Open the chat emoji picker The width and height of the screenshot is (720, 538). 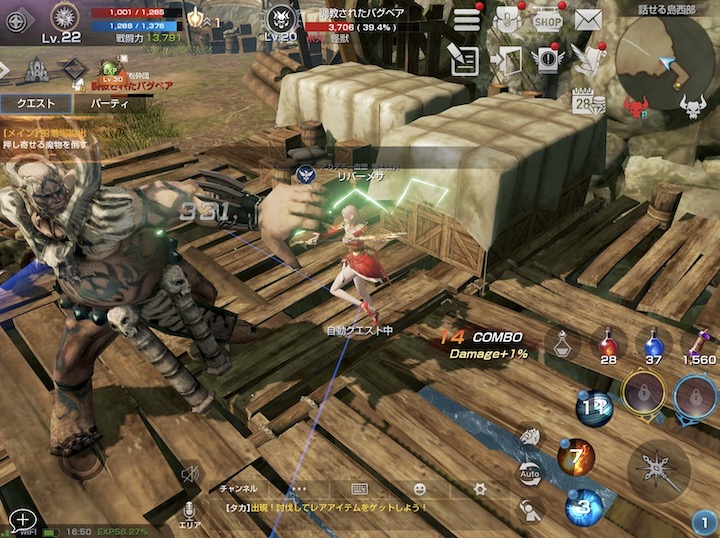tap(420, 489)
